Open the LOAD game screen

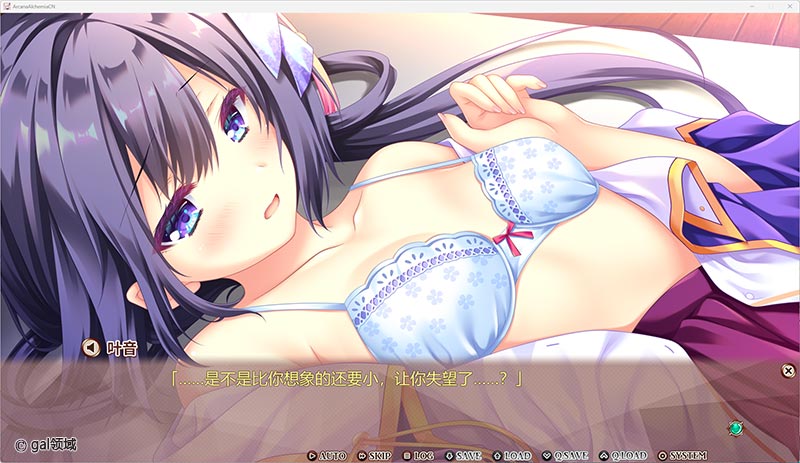[511, 456]
